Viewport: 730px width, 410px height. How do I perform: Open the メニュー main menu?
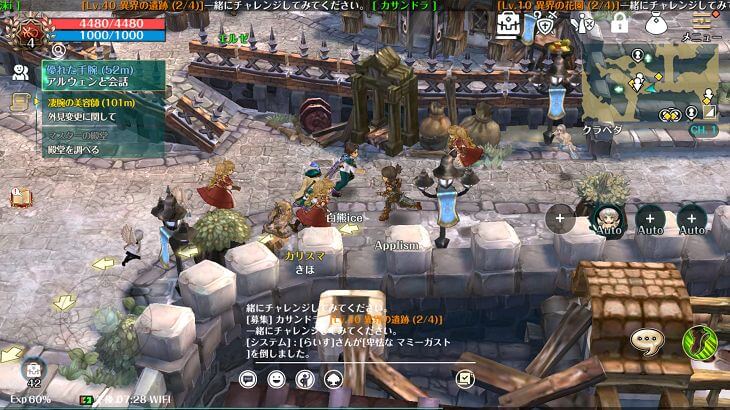(x=702, y=24)
